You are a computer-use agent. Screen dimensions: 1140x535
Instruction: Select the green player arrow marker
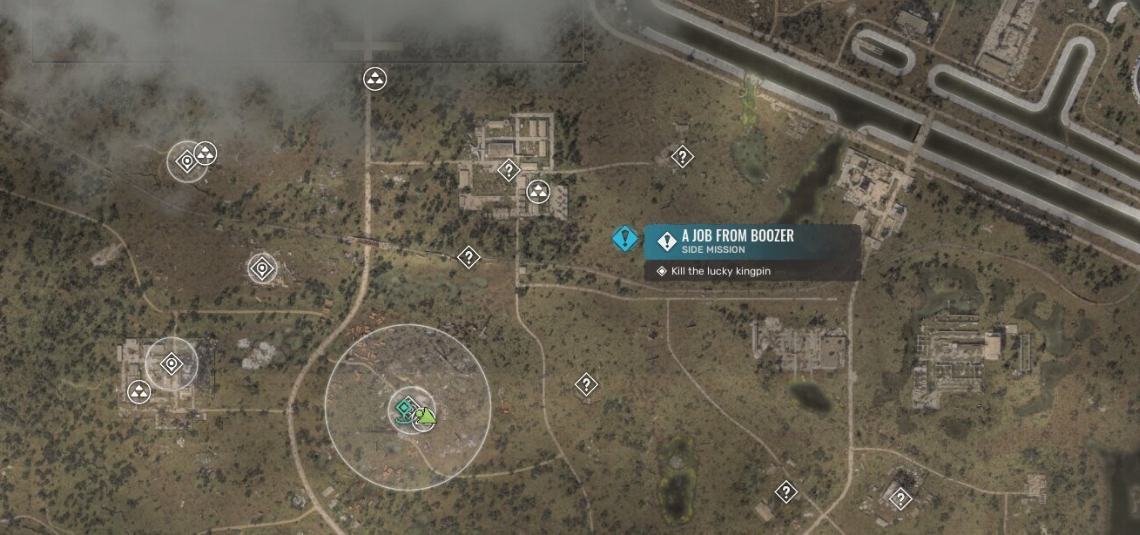click(425, 415)
